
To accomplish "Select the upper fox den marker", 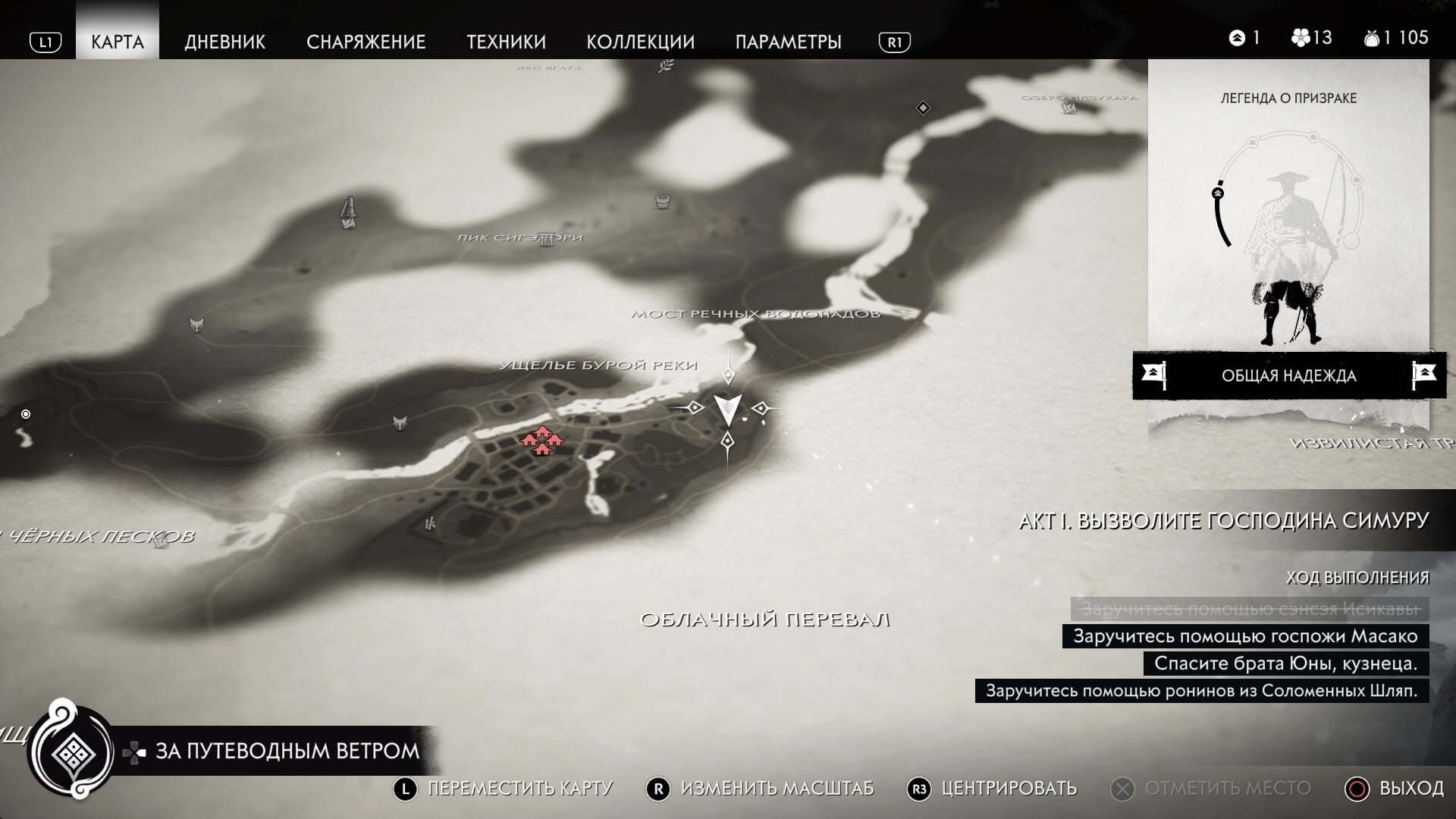I will (197, 325).
